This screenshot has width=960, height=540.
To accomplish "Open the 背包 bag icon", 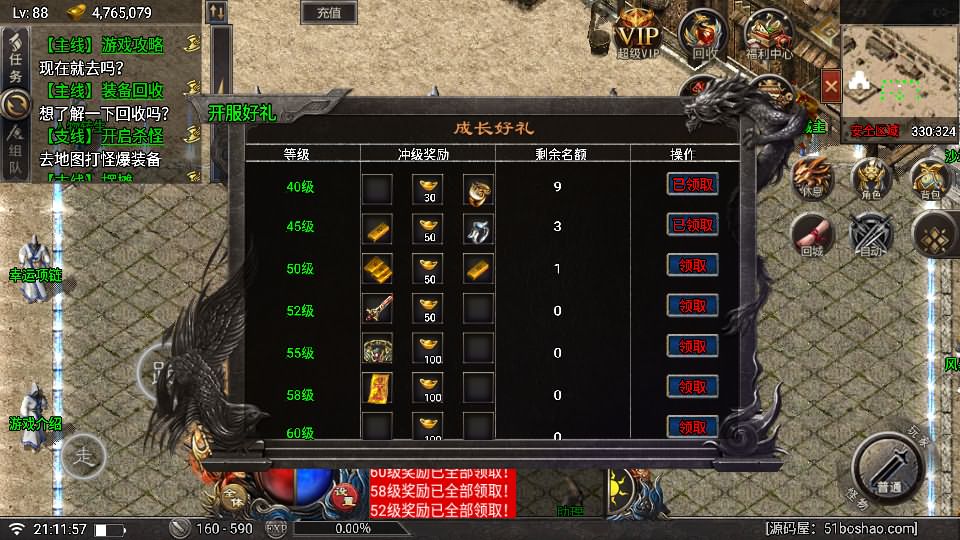I will (932, 180).
